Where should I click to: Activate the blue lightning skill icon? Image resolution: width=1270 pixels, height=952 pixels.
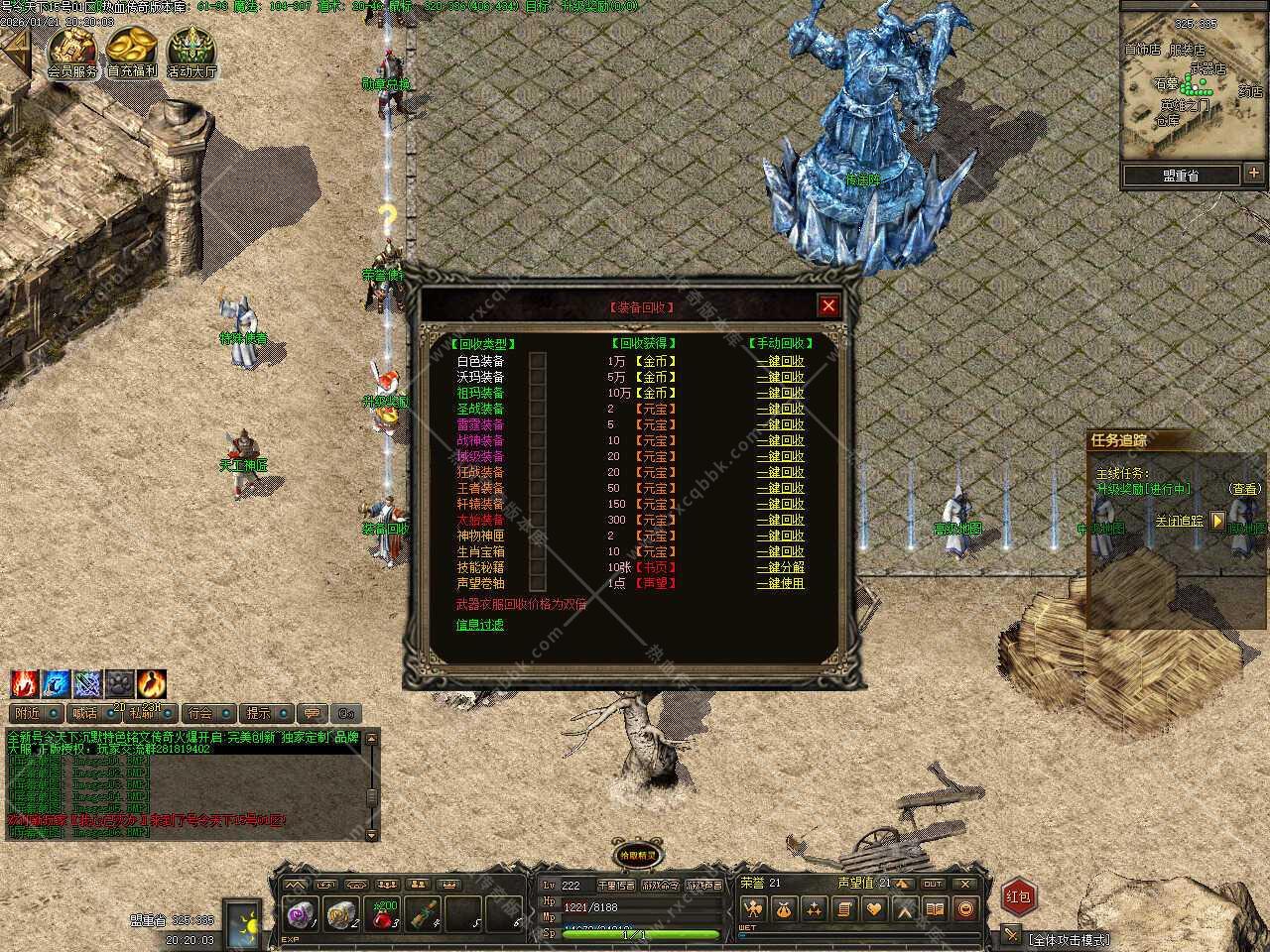57,684
